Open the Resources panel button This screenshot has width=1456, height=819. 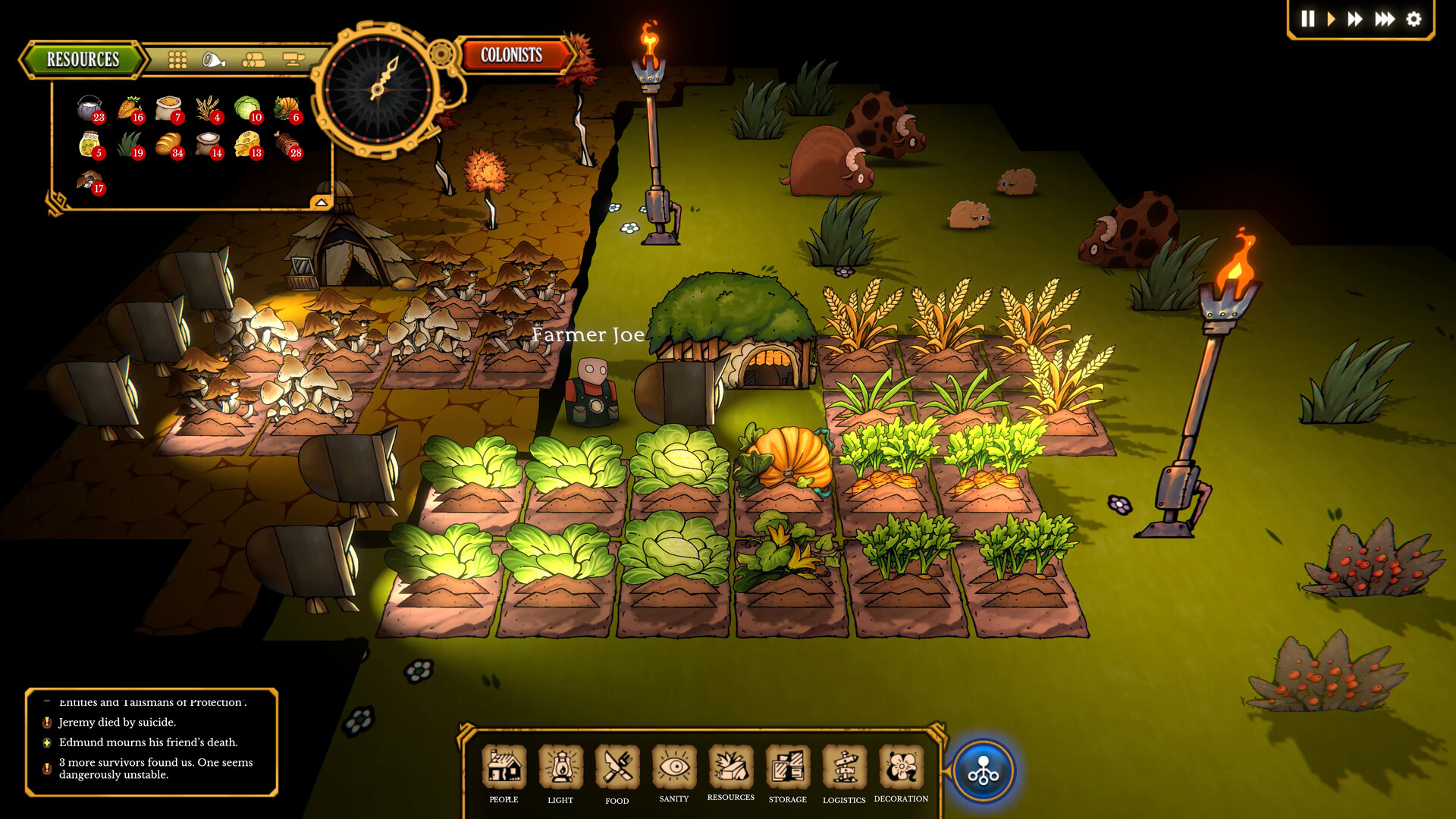click(83, 59)
